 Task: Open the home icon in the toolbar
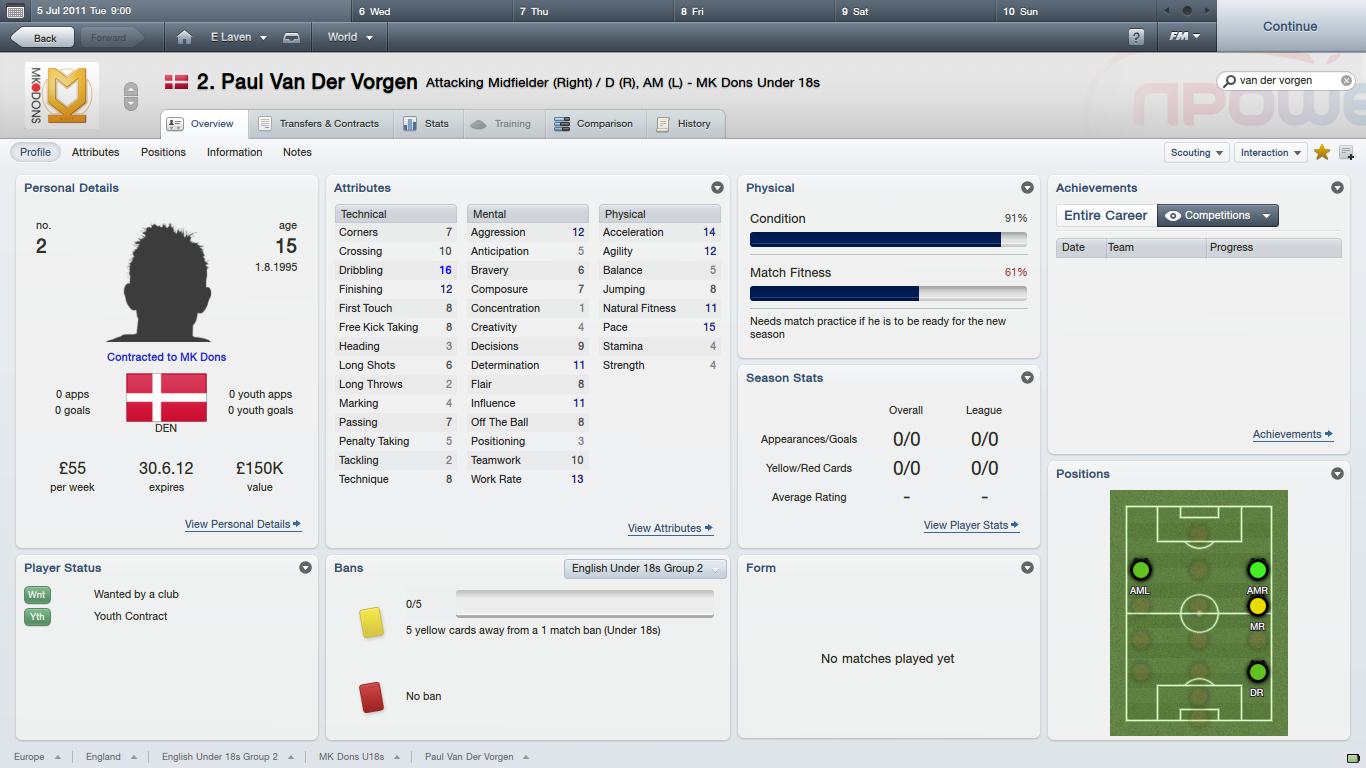tap(184, 37)
